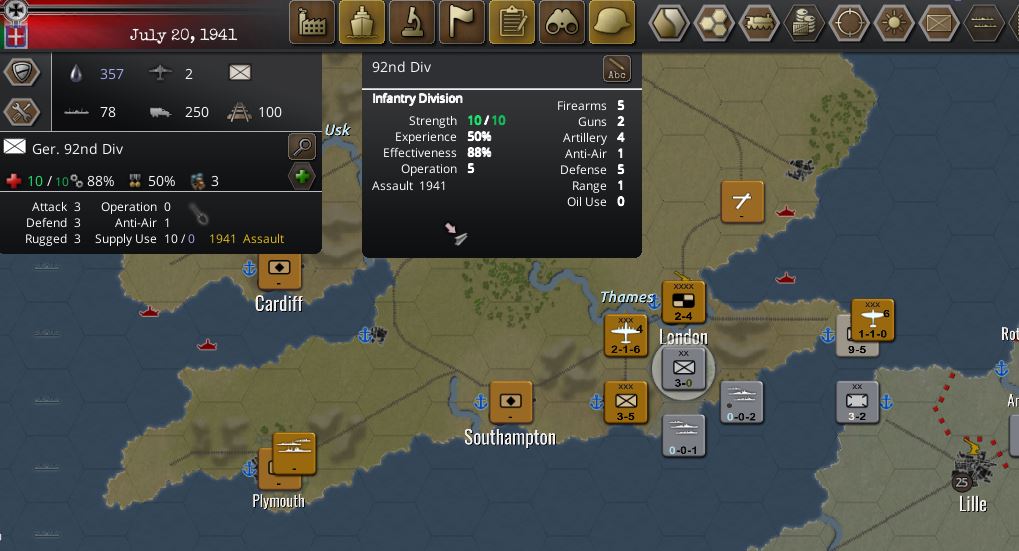Toggle the terrain hexagon map filter
The image size is (1019, 551).
669,22
